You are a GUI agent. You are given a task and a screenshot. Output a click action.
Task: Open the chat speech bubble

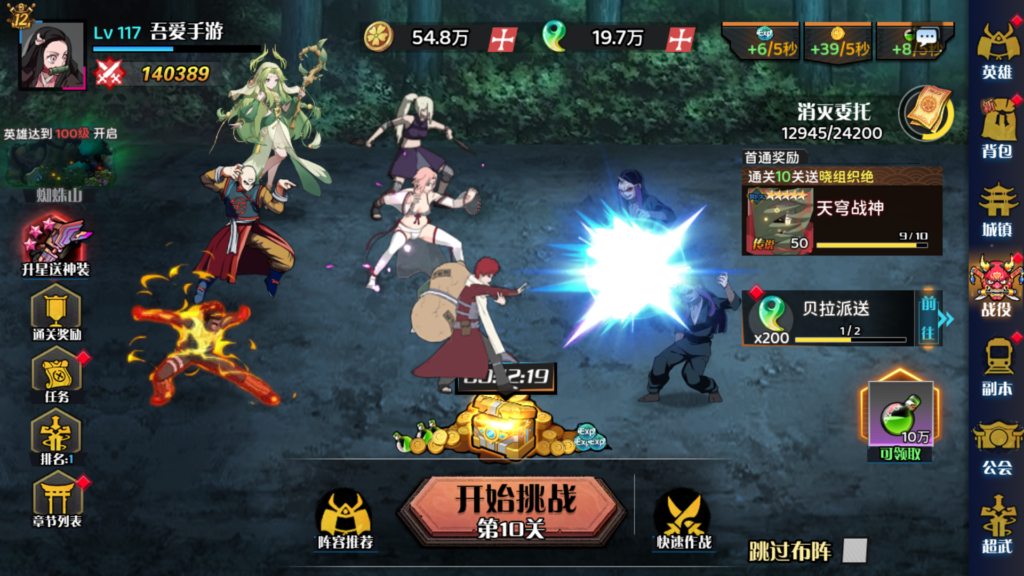coord(927,37)
